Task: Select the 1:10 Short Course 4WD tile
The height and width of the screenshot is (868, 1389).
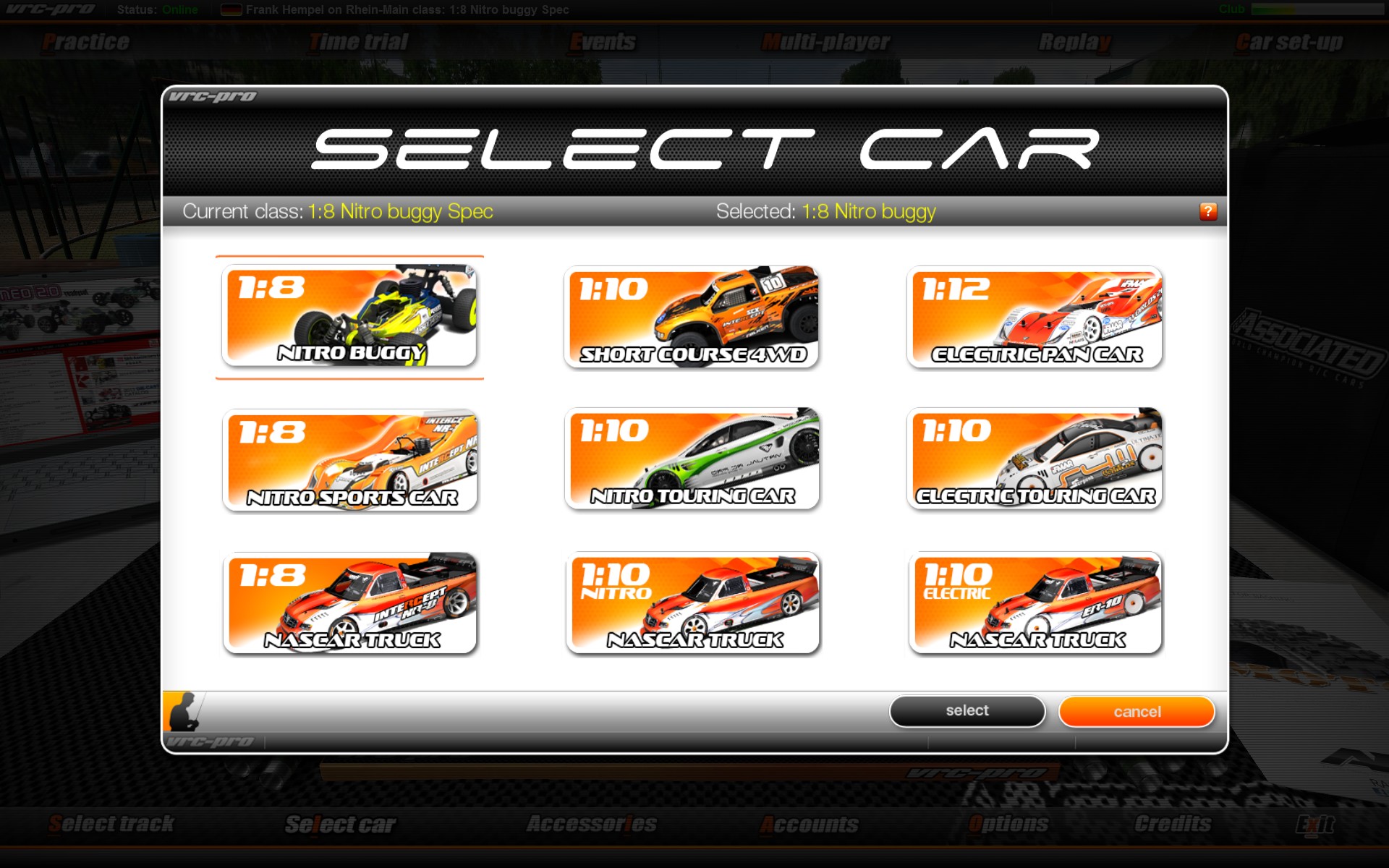Action: [692, 317]
